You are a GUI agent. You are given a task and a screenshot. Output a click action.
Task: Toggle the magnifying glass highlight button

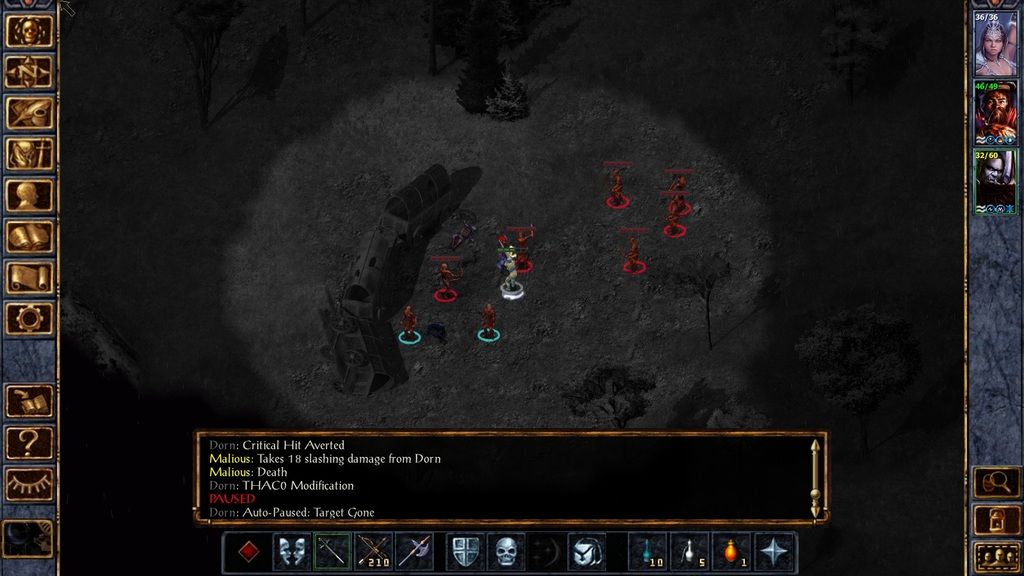point(996,482)
